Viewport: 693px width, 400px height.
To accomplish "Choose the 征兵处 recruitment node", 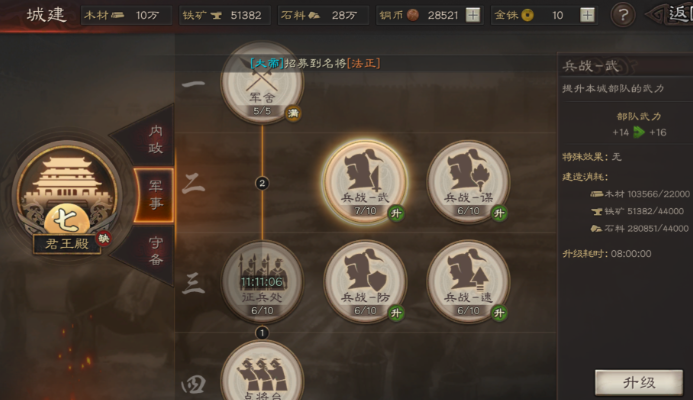I will 262,280.
